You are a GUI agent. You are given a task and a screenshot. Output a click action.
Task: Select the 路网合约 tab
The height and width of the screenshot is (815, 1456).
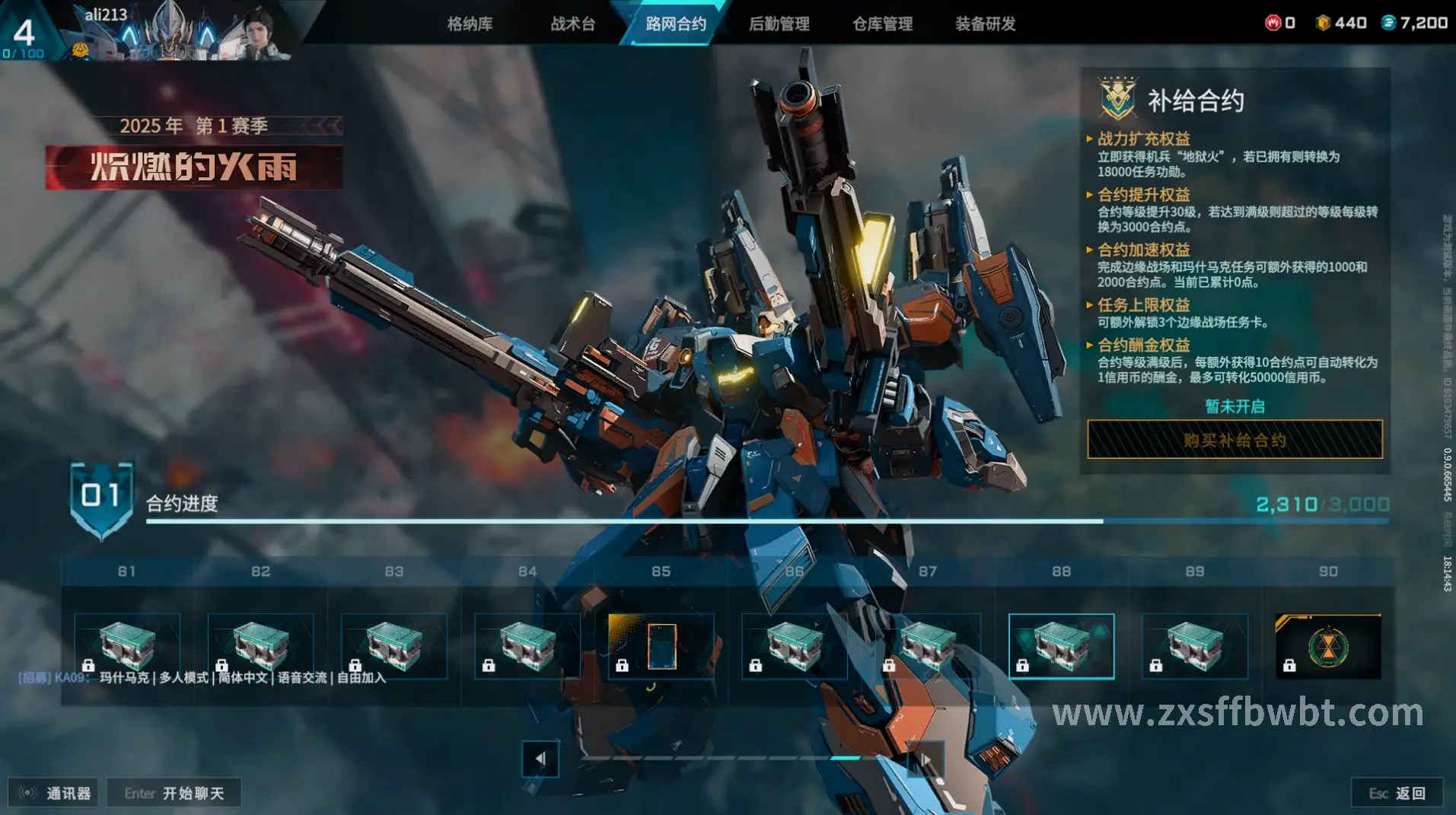point(675,24)
